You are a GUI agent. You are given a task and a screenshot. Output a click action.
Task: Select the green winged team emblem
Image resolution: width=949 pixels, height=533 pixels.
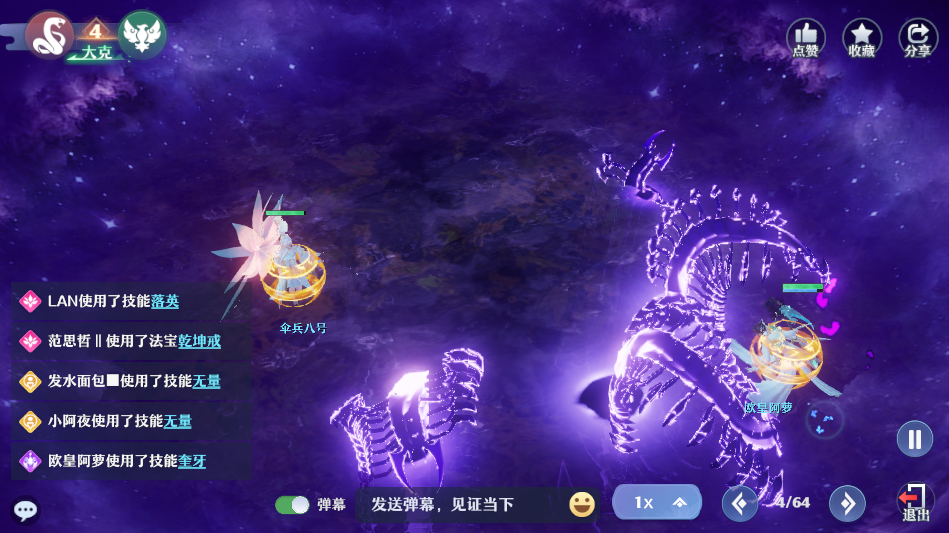click(x=142, y=35)
